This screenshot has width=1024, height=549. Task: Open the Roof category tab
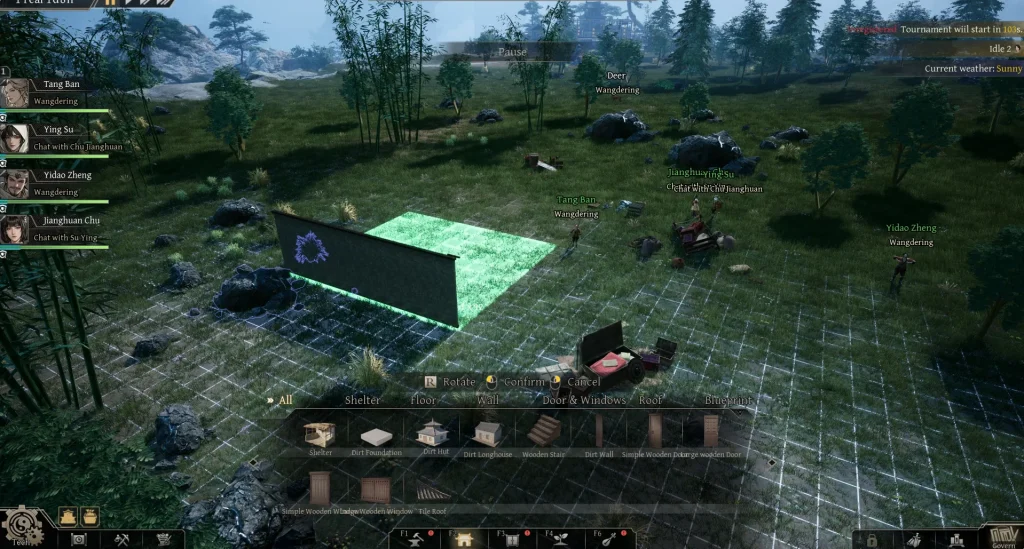(x=651, y=400)
